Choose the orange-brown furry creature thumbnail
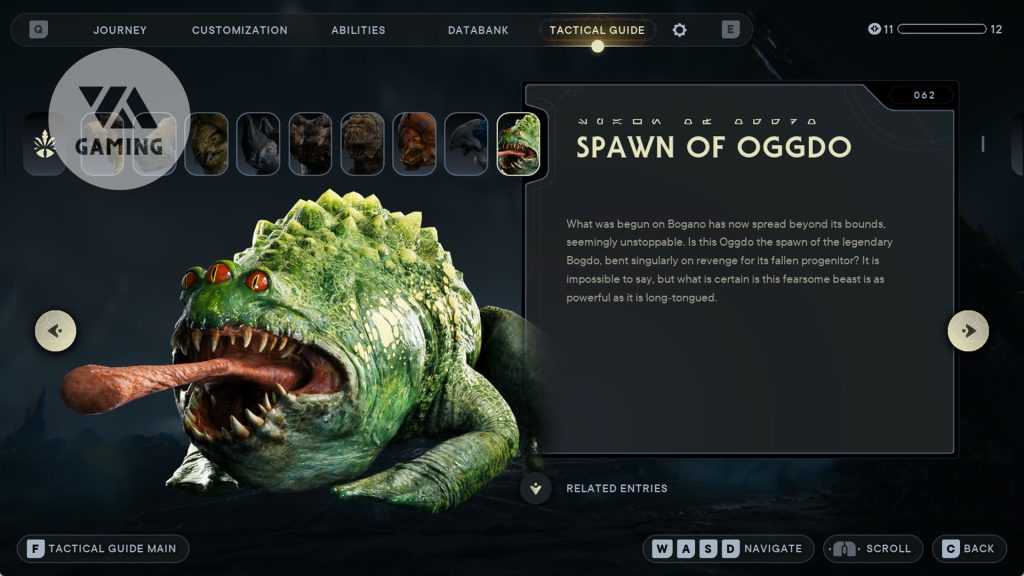The image size is (1024, 576). click(414, 144)
